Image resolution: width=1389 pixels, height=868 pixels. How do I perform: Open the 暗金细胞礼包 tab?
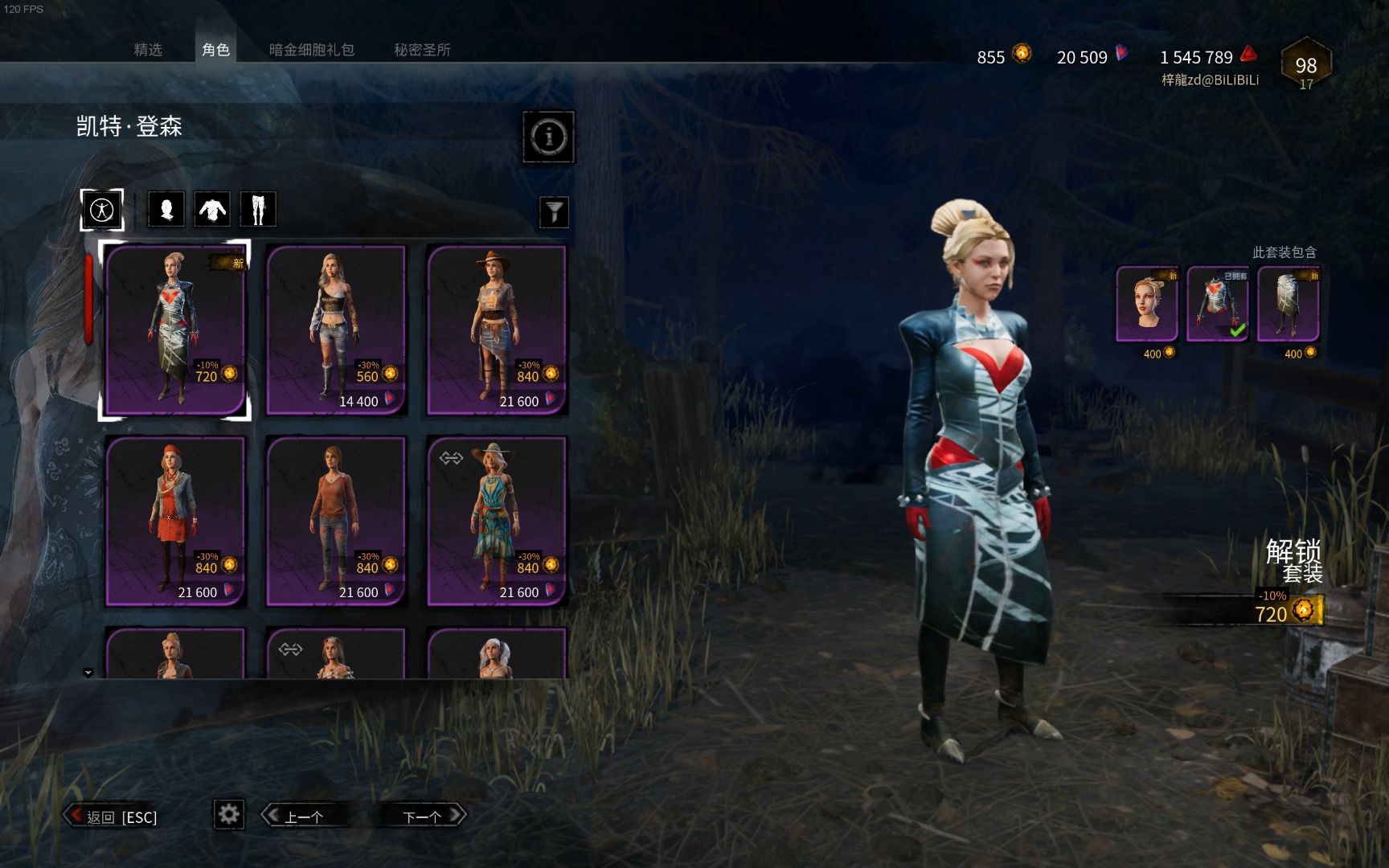pos(311,50)
